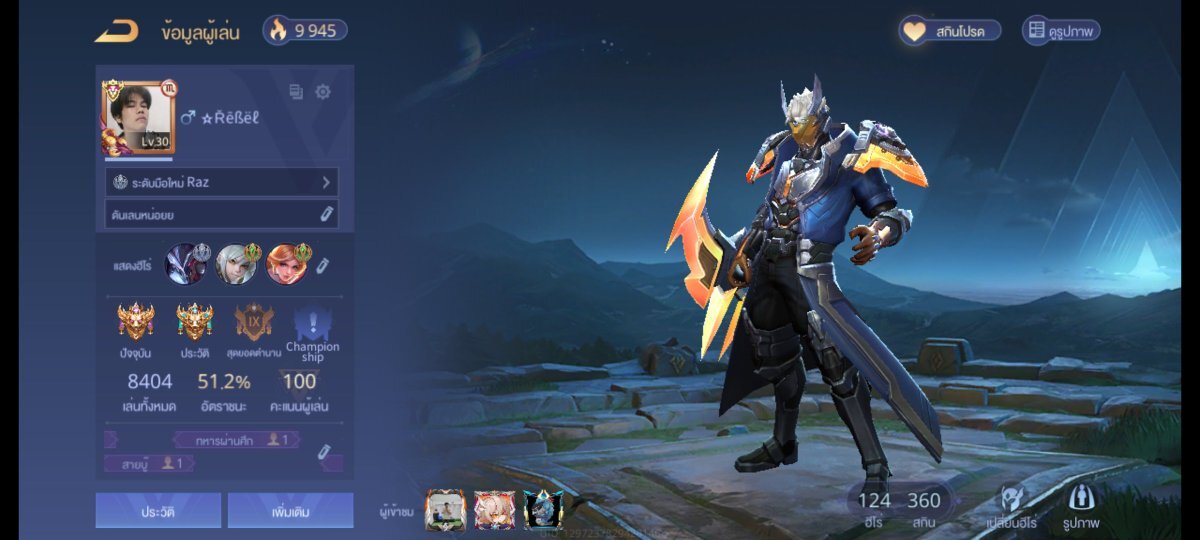This screenshot has width=1200, height=540.
Task: Click the เพิ่มเติม more button
Action: [290, 510]
